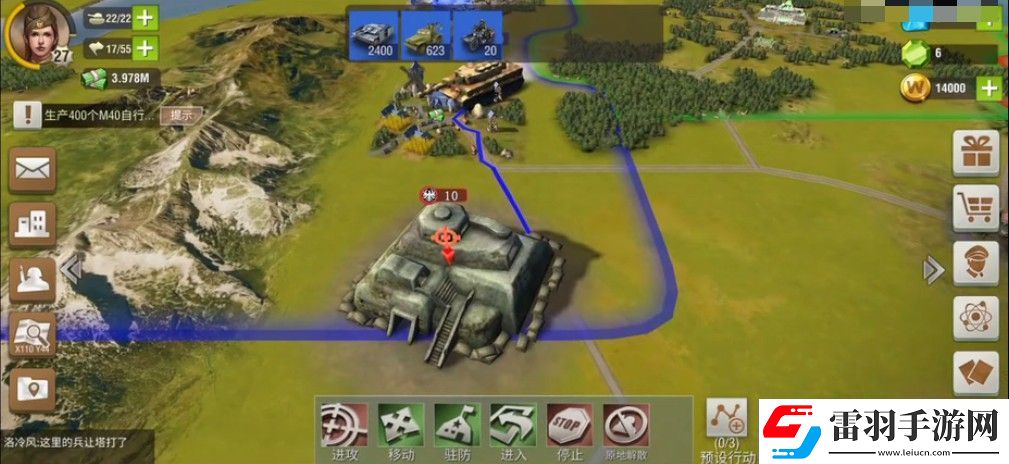The height and width of the screenshot is (464, 1009).
Task: Add more aircraft capacity with plus button
Action: [x=145, y=46]
